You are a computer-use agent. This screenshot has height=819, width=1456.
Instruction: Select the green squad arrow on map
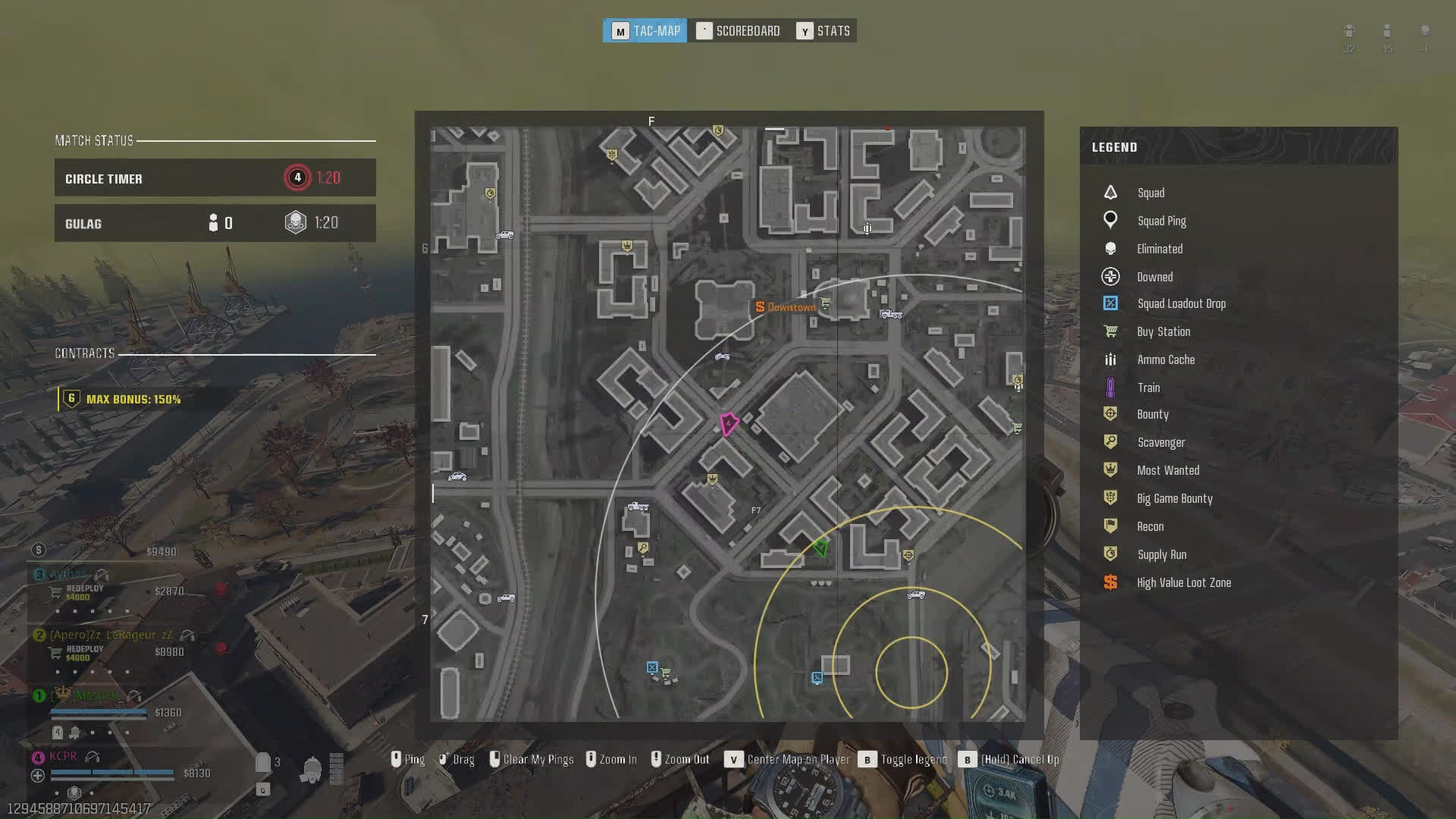coord(821,547)
